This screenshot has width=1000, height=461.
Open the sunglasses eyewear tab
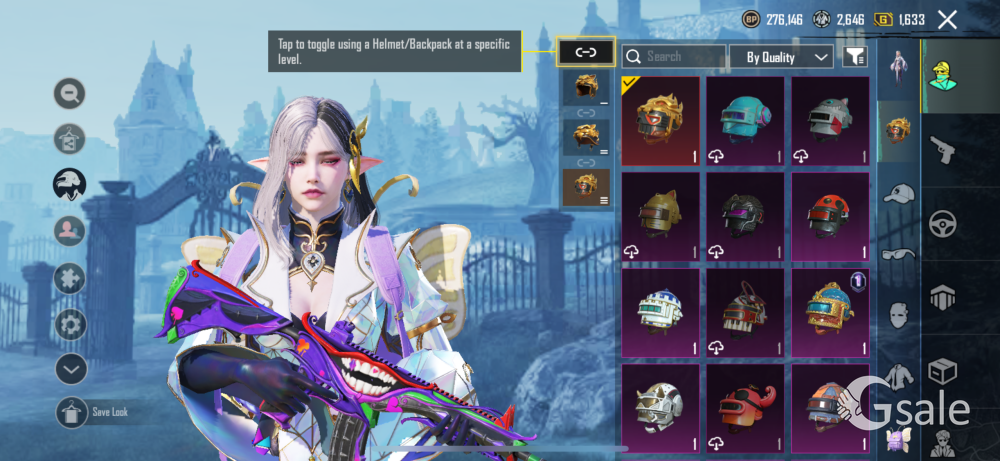[x=899, y=254]
